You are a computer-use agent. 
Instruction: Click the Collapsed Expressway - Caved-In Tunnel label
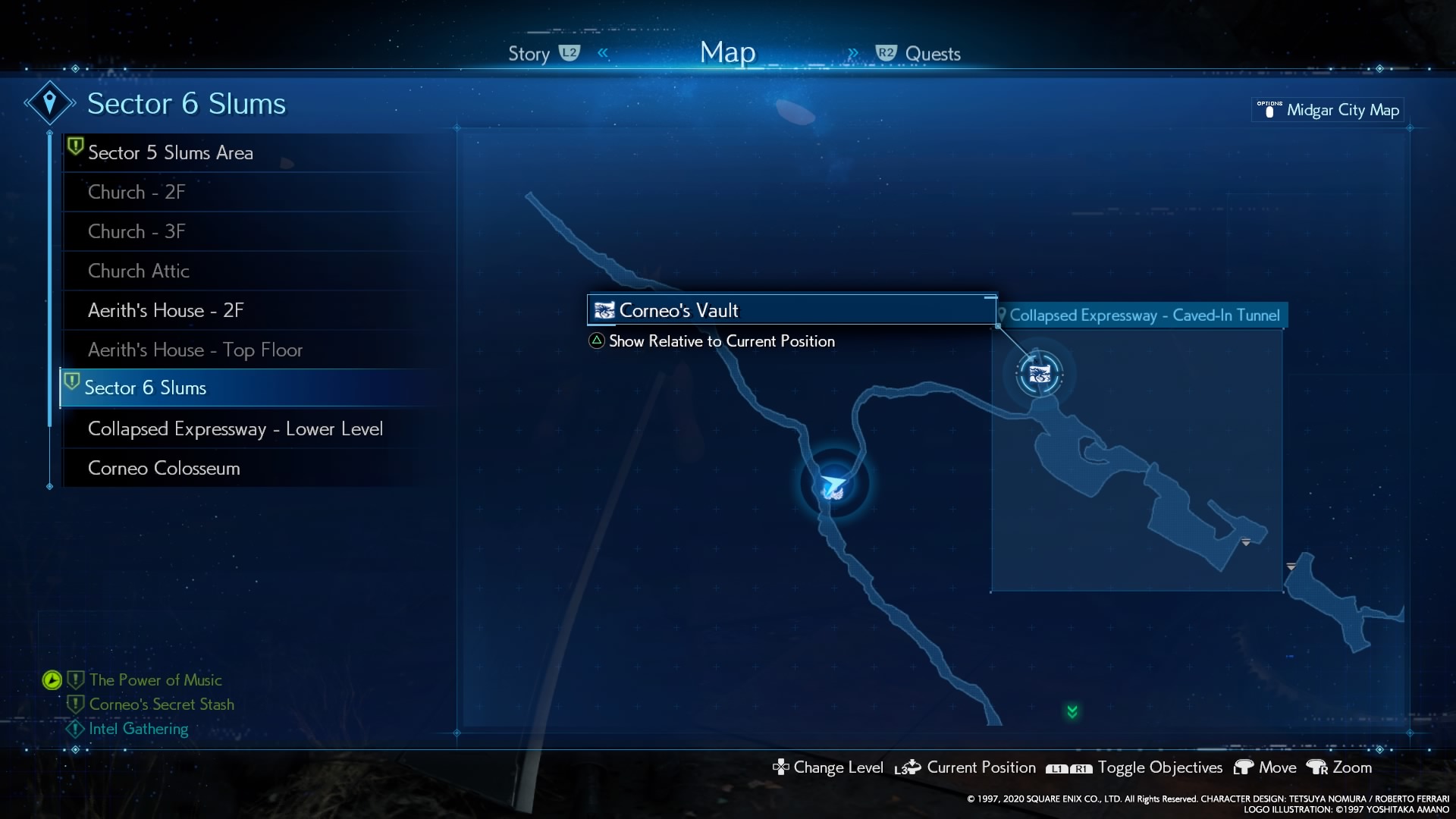click(1144, 315)
